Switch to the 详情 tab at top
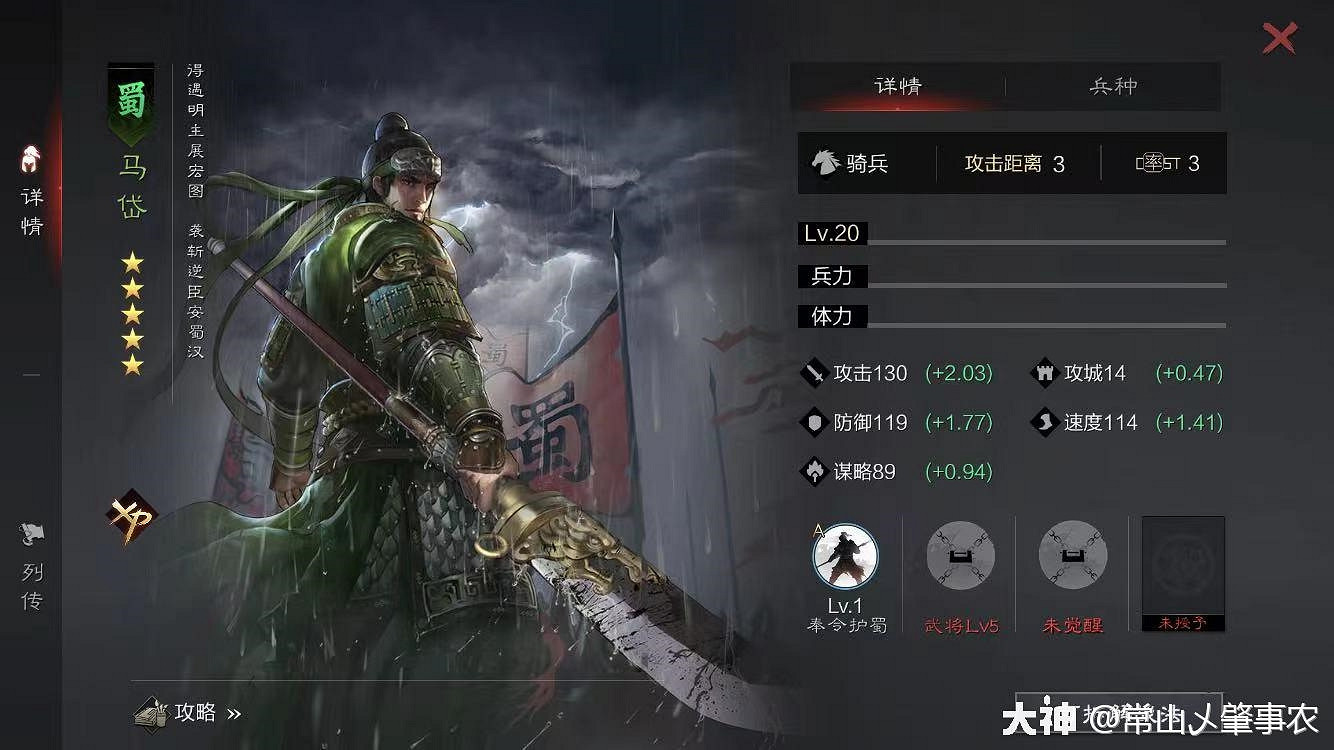The image size is (1334, 750). point(898,87)
